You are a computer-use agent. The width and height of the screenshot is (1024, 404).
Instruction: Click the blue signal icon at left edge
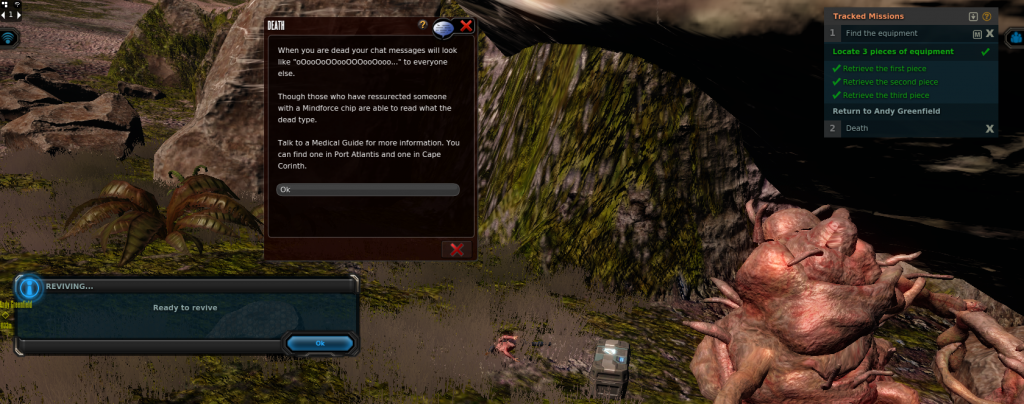pos(10,38)
